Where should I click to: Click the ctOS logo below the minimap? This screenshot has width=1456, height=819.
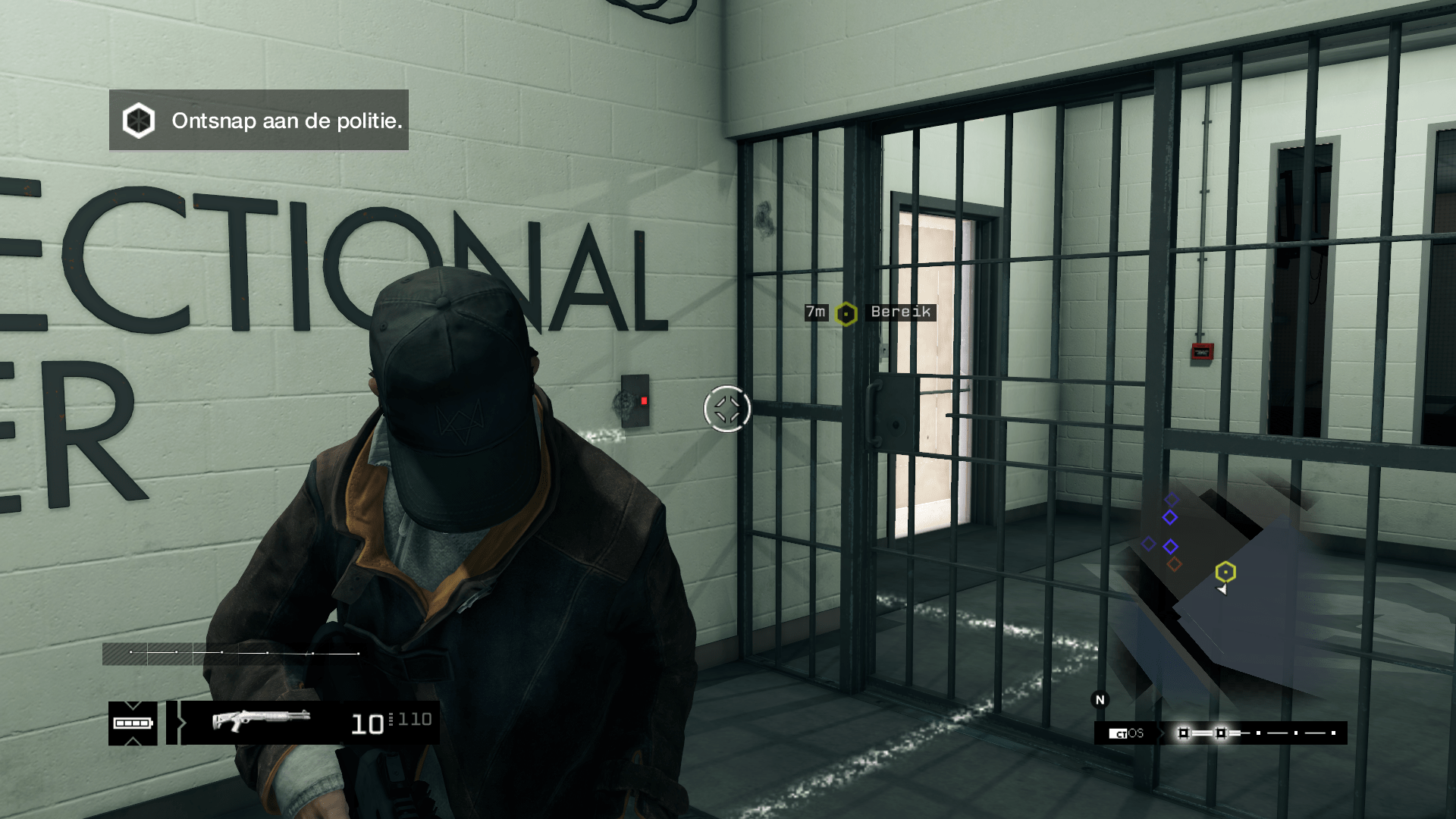tap(1125, 733)
